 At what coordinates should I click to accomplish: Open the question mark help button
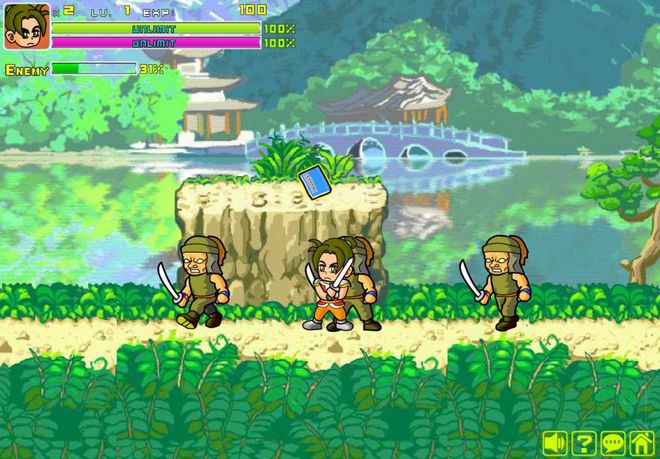coord(584,442)
